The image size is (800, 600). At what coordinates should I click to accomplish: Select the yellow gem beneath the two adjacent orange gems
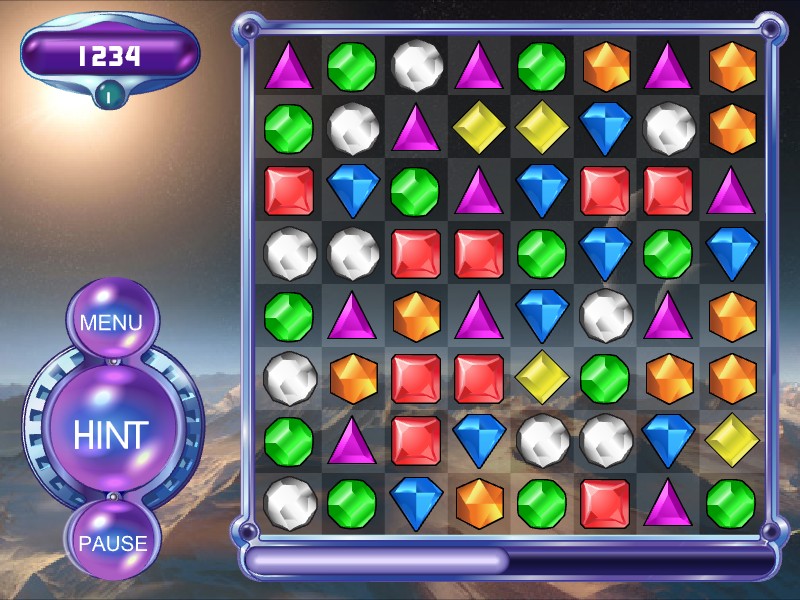731,440
